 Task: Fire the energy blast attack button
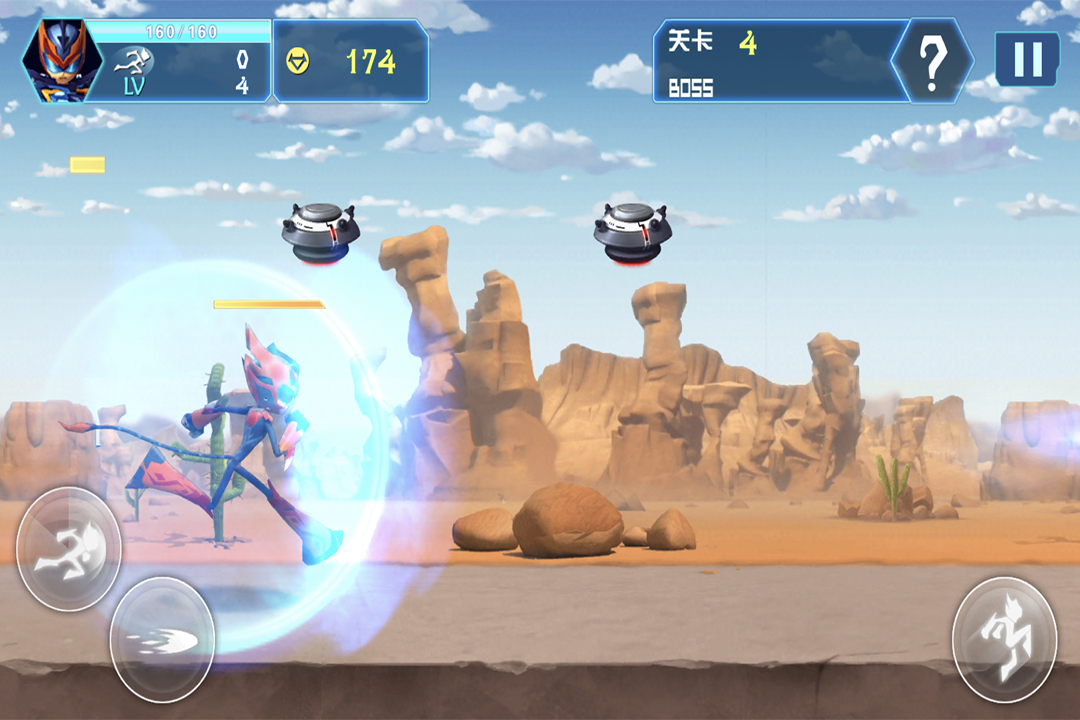click(x=161, y=640)
